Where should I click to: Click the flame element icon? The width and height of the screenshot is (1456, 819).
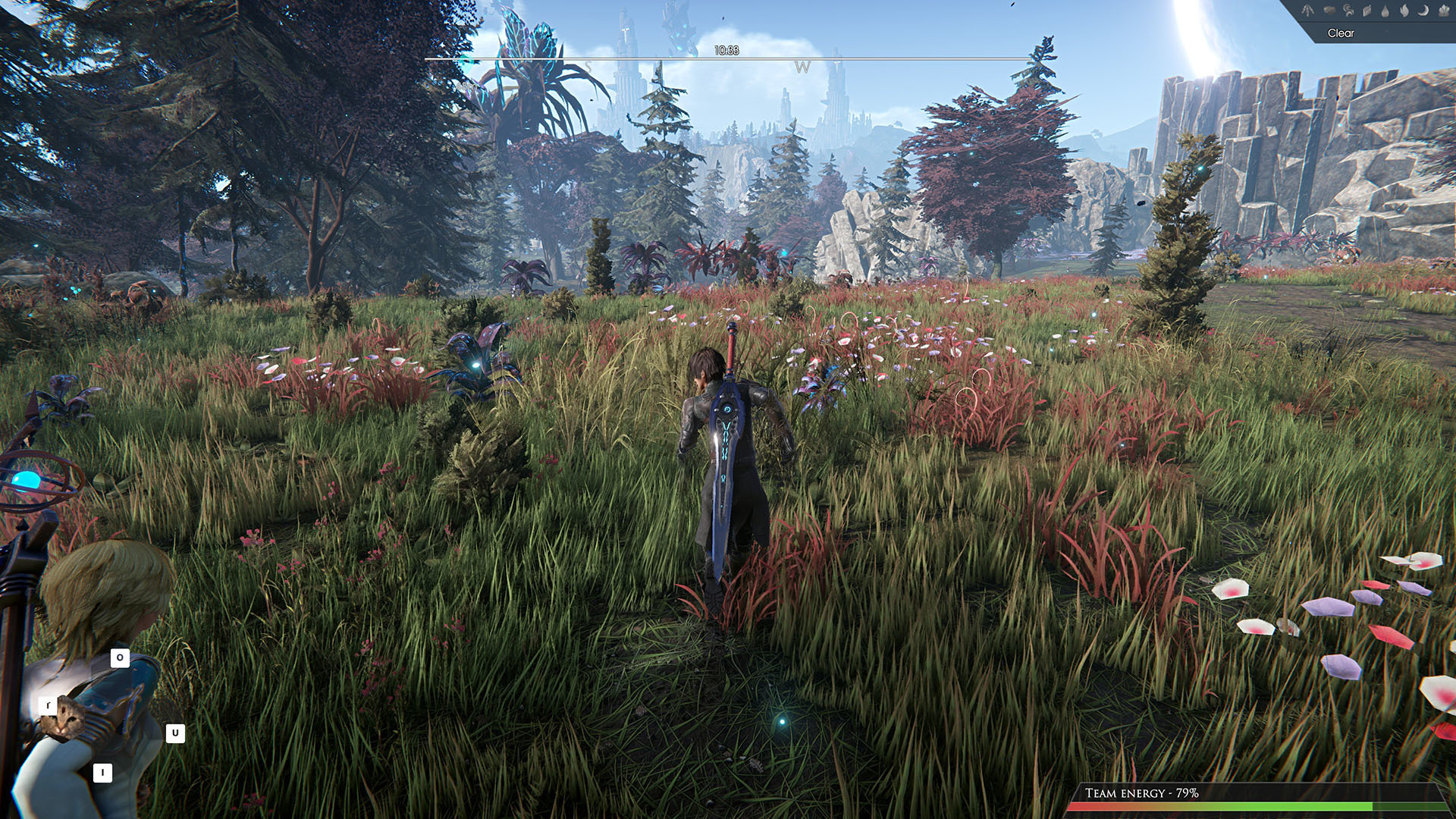click(x=1404, y=11)
